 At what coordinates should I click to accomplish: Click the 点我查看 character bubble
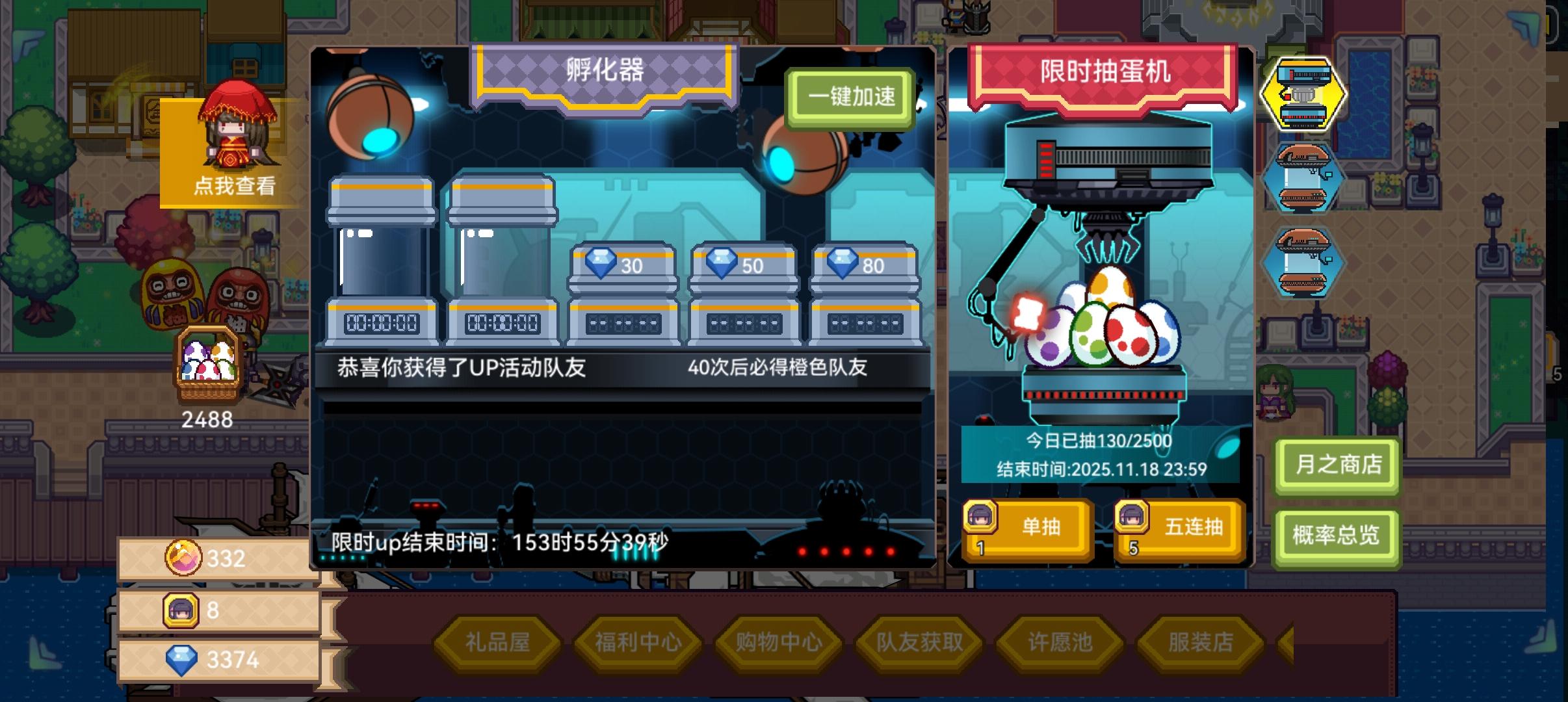click(235, 185)
